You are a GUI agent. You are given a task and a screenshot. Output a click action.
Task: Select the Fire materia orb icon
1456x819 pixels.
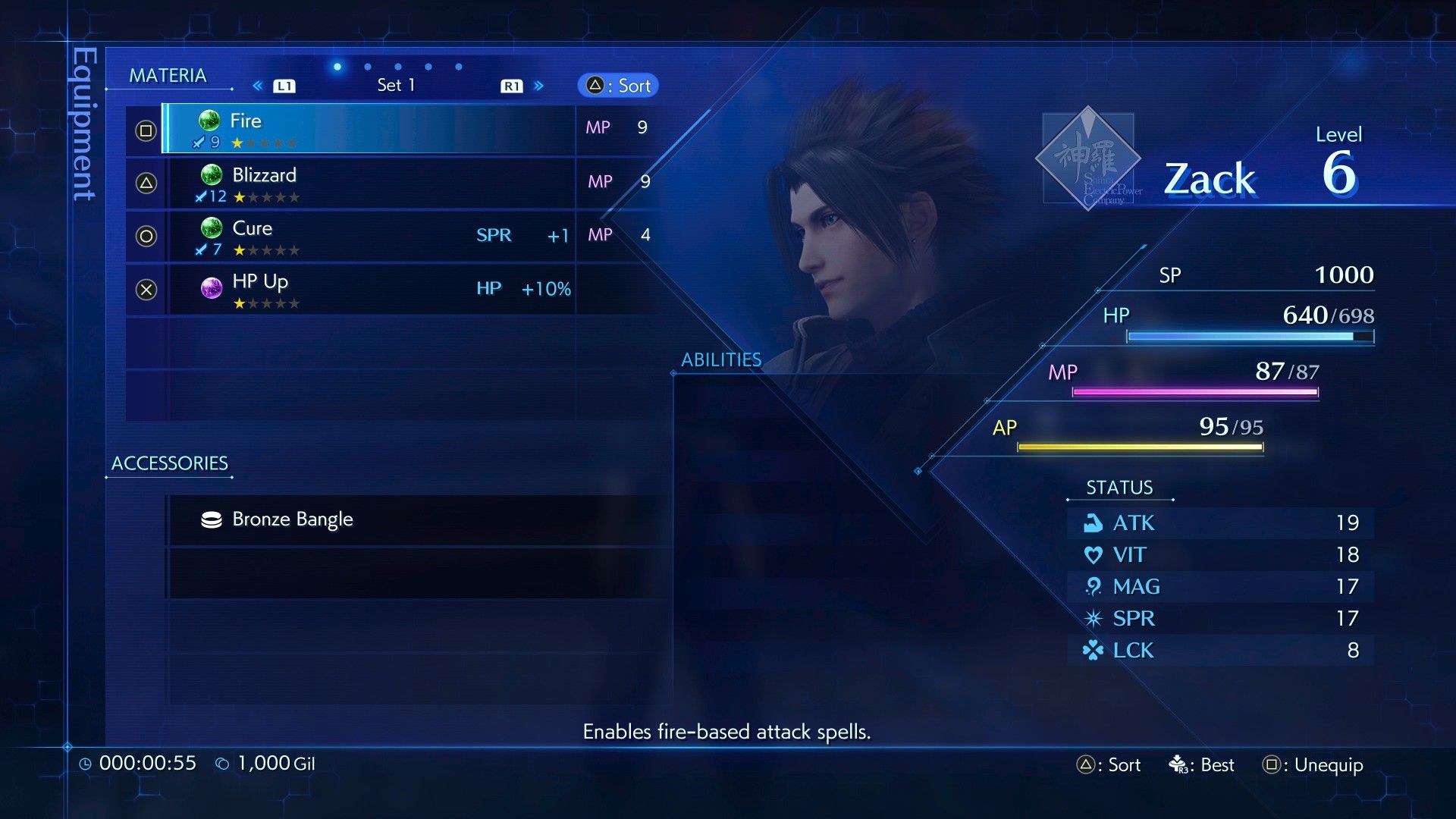[x=210, y=120]
